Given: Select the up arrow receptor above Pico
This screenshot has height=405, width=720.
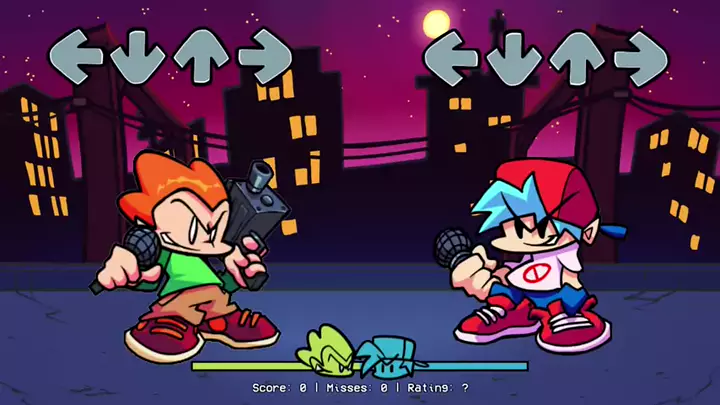Looking at the screenshot, I should point(202,54).
